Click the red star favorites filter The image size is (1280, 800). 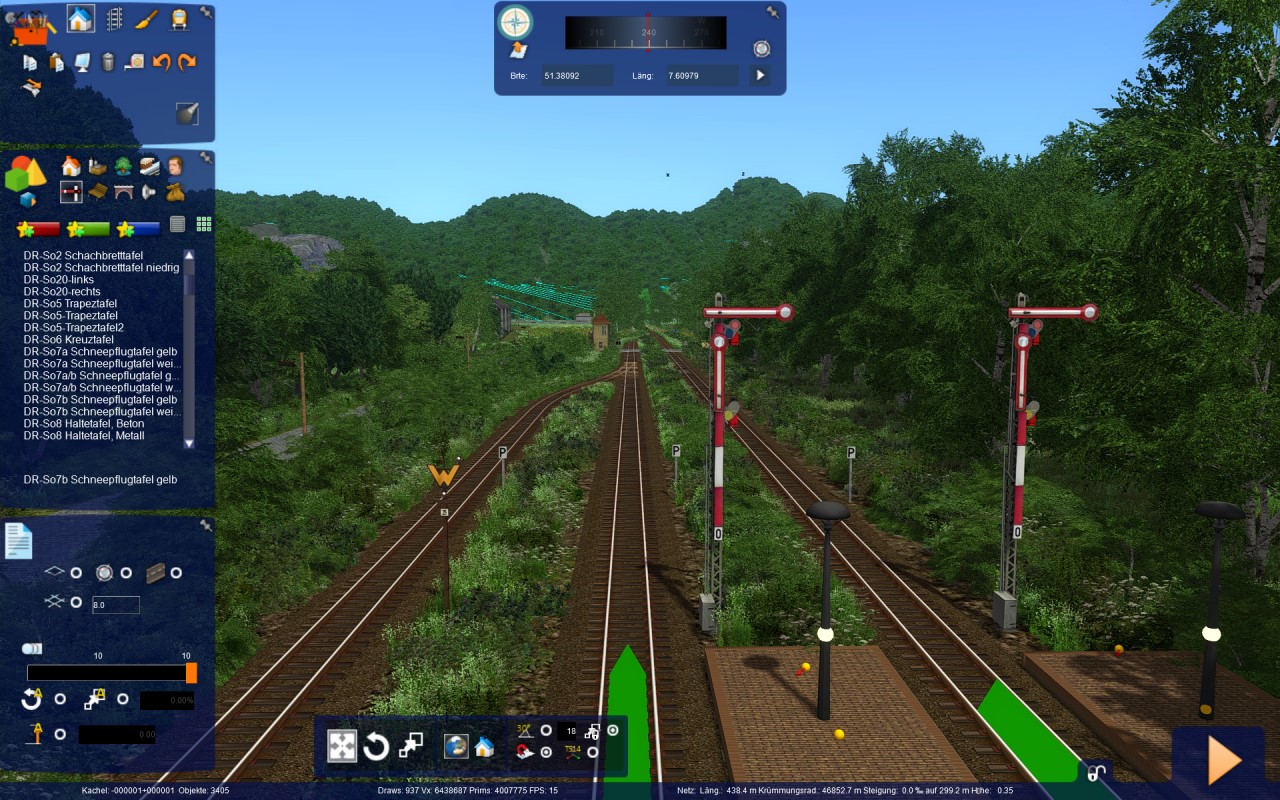(39, 229)
